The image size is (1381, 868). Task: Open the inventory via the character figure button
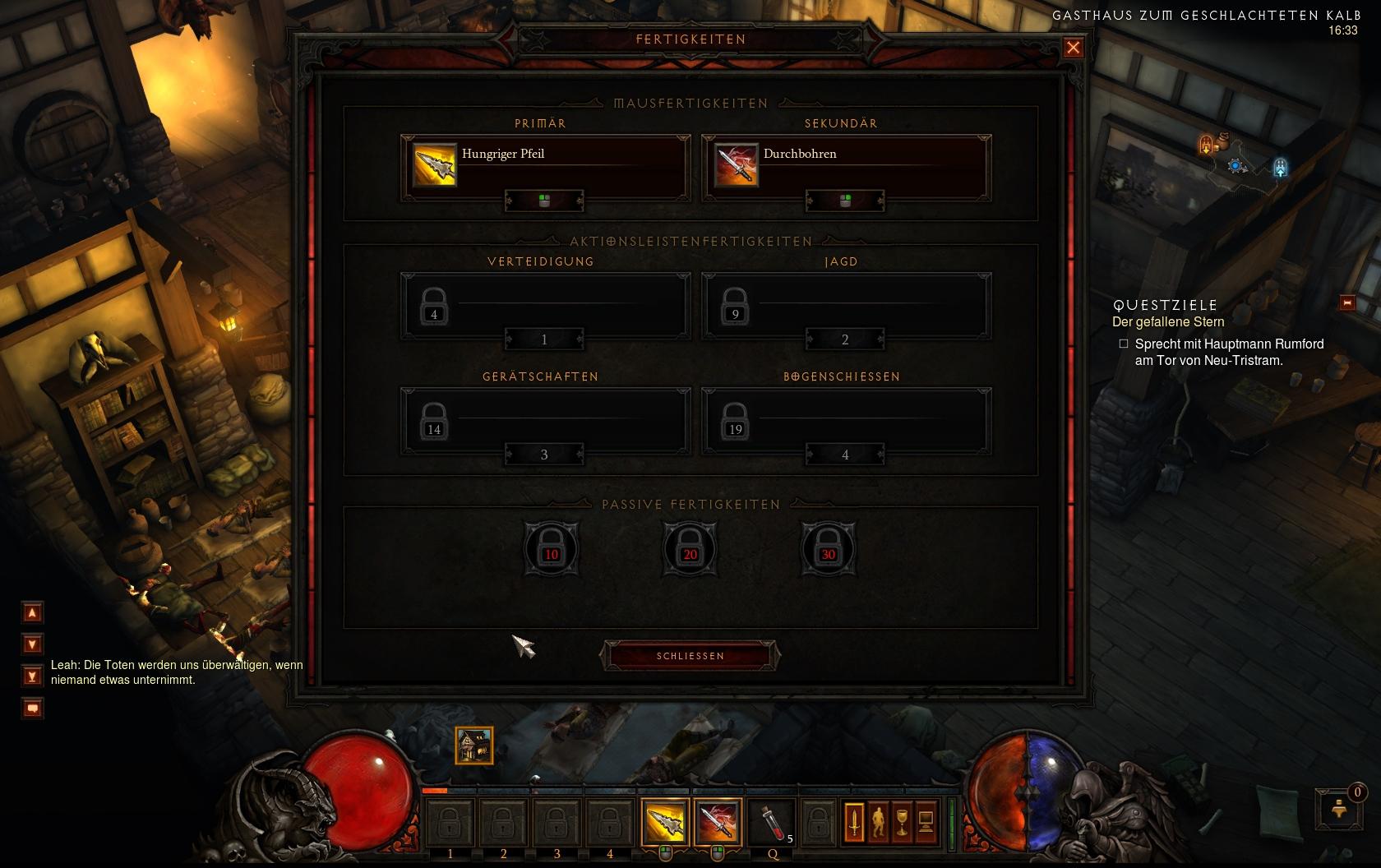[x=878, y=821]
